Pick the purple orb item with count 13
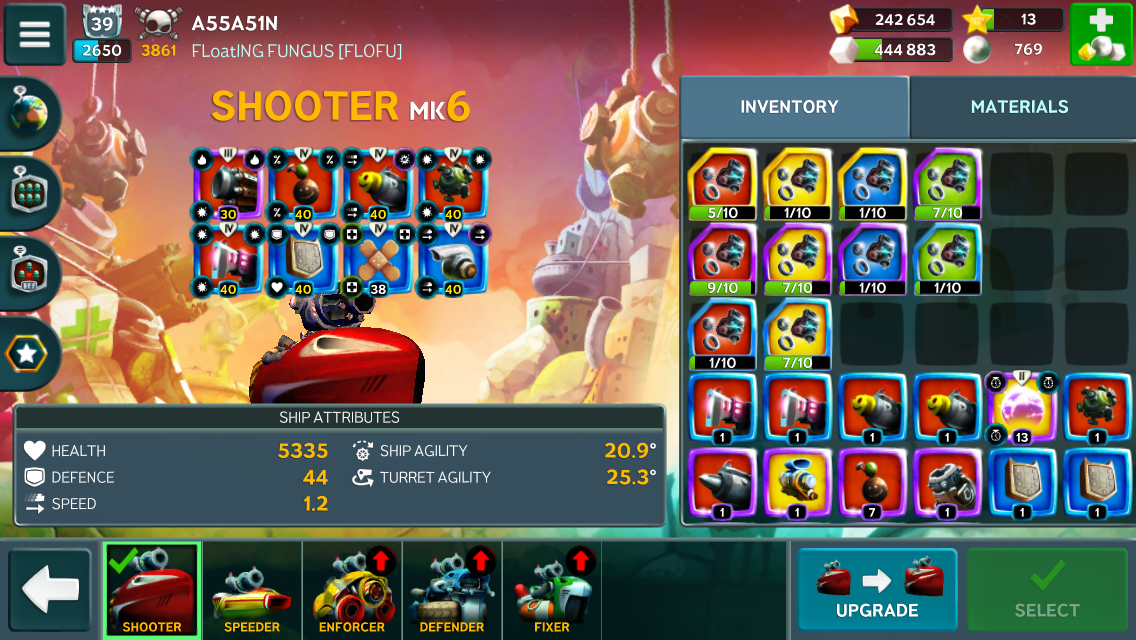Viewport: 1136px width, 640px height. (1022, 408)
